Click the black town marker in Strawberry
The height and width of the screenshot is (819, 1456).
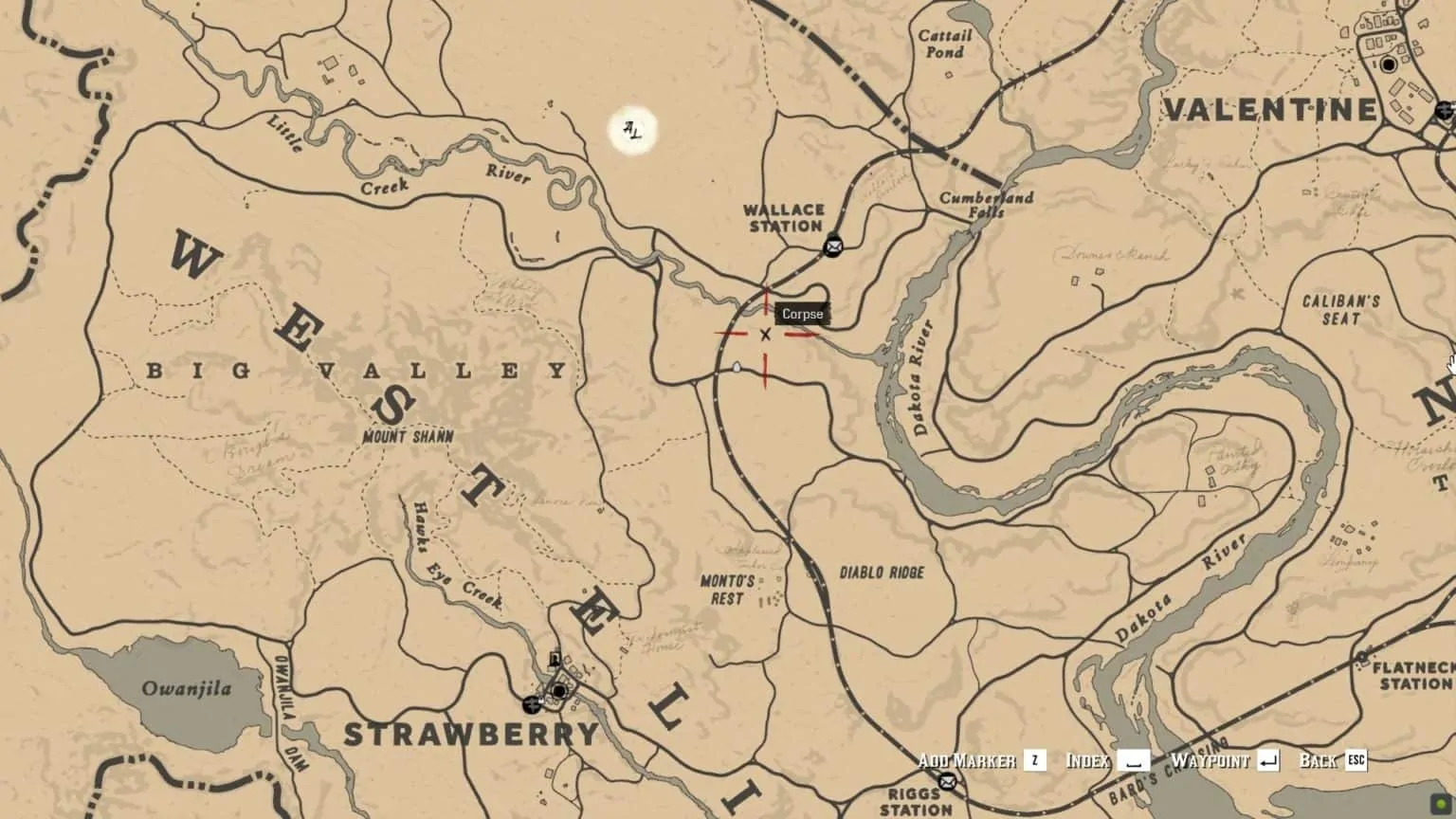coord(559,691)
